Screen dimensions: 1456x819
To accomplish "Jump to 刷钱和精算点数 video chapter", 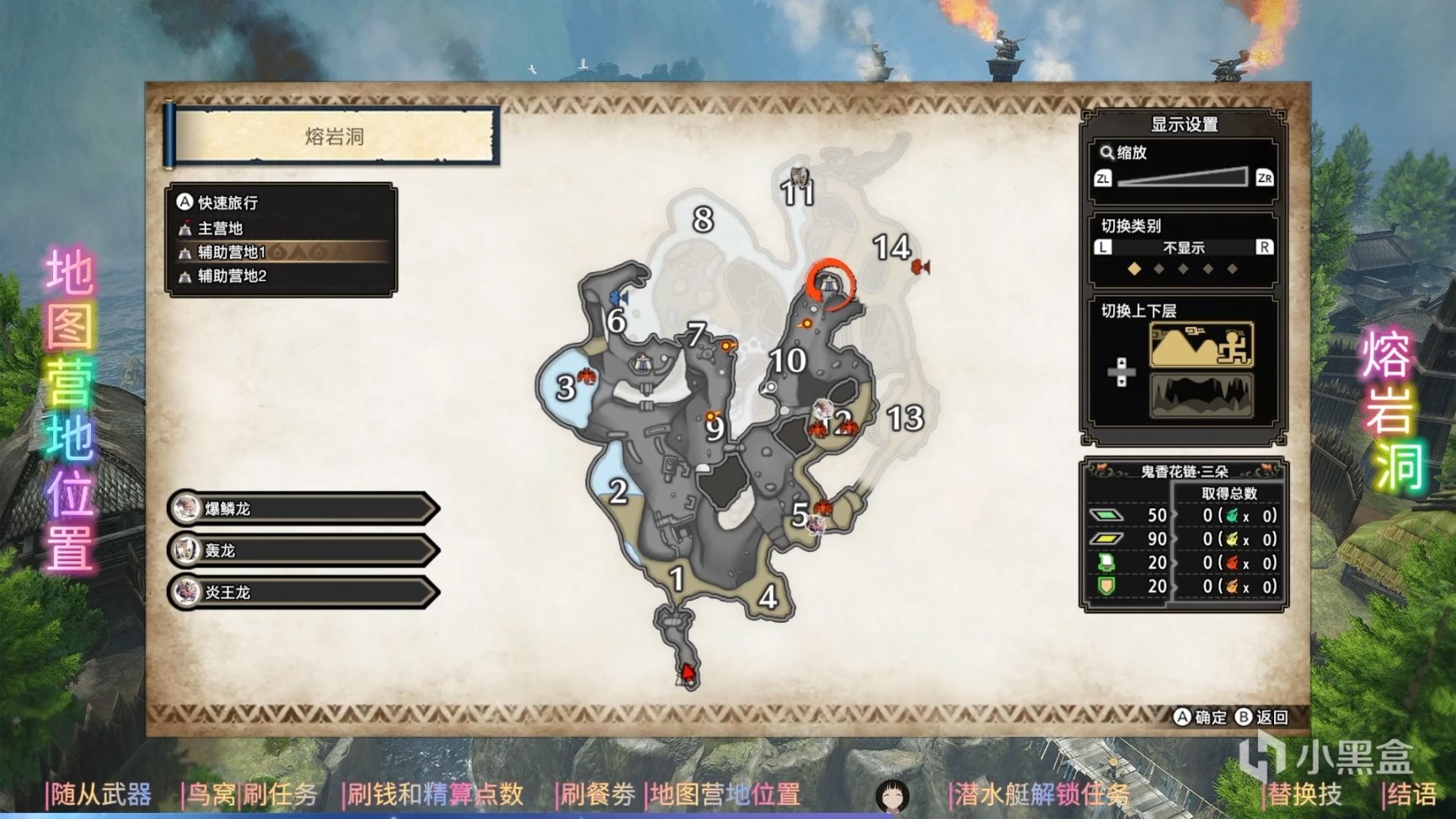I will (435, 794).
